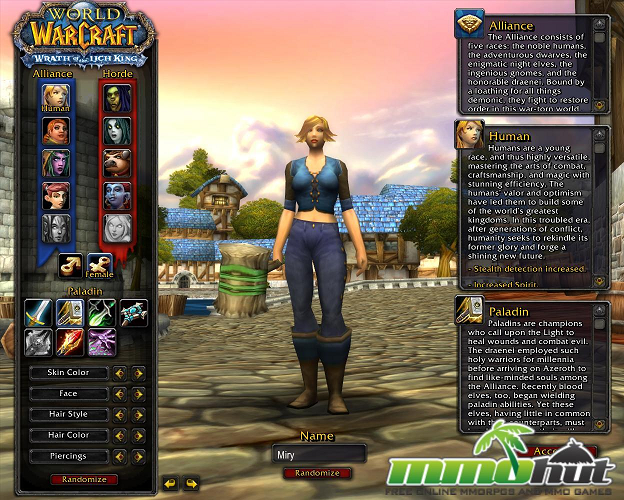Go to the previous Hair Style
624x500 pixels.
tap(120, 414)
